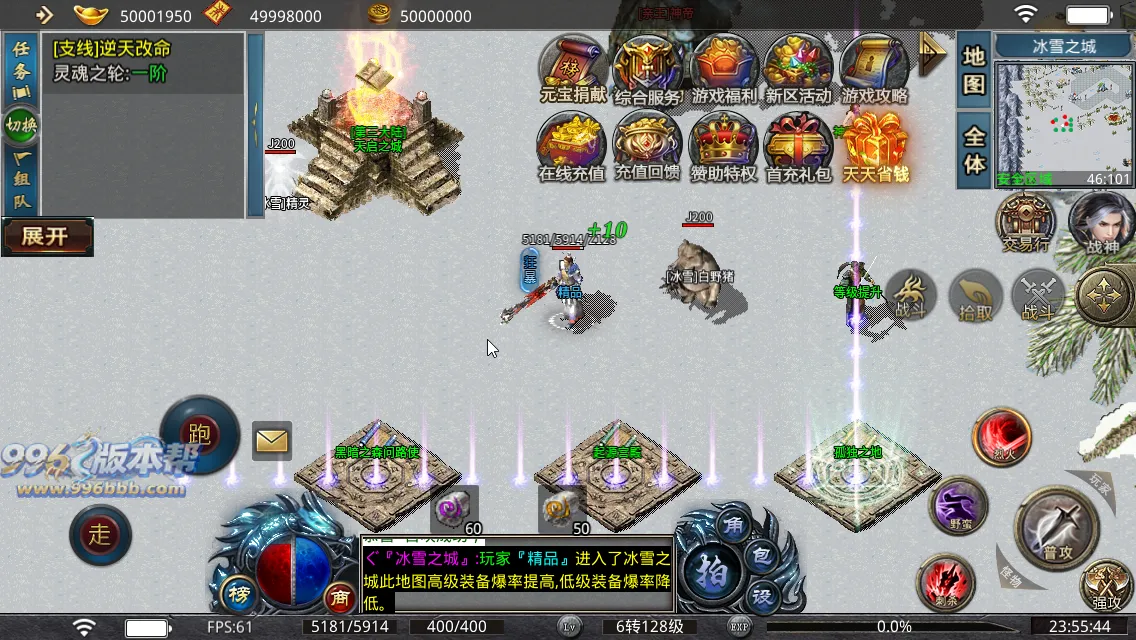Claim the 首充礼包 gift pack

tap(799, 146)
